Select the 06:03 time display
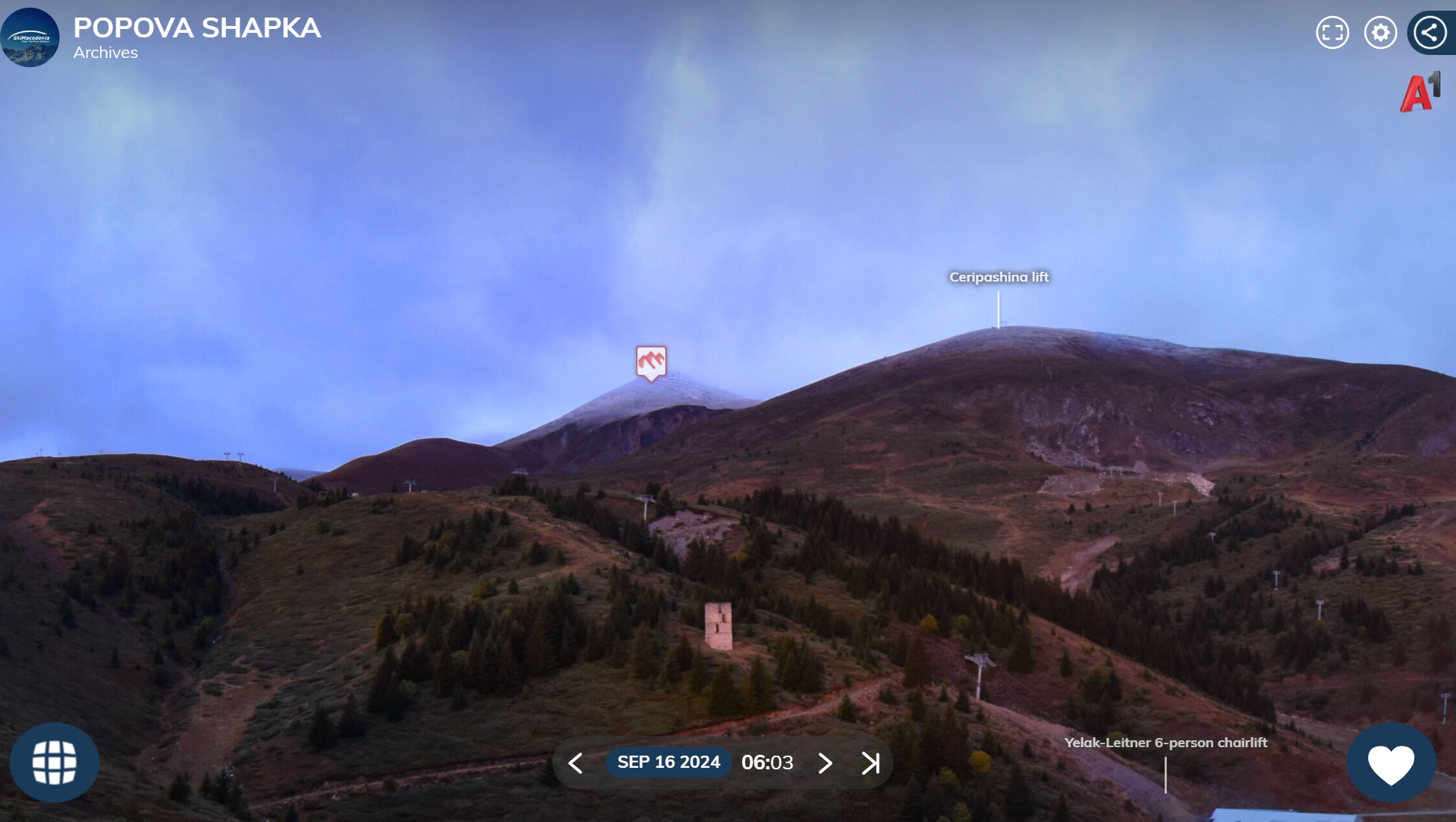Screen dimensions: 1456x822 (767, 762)
